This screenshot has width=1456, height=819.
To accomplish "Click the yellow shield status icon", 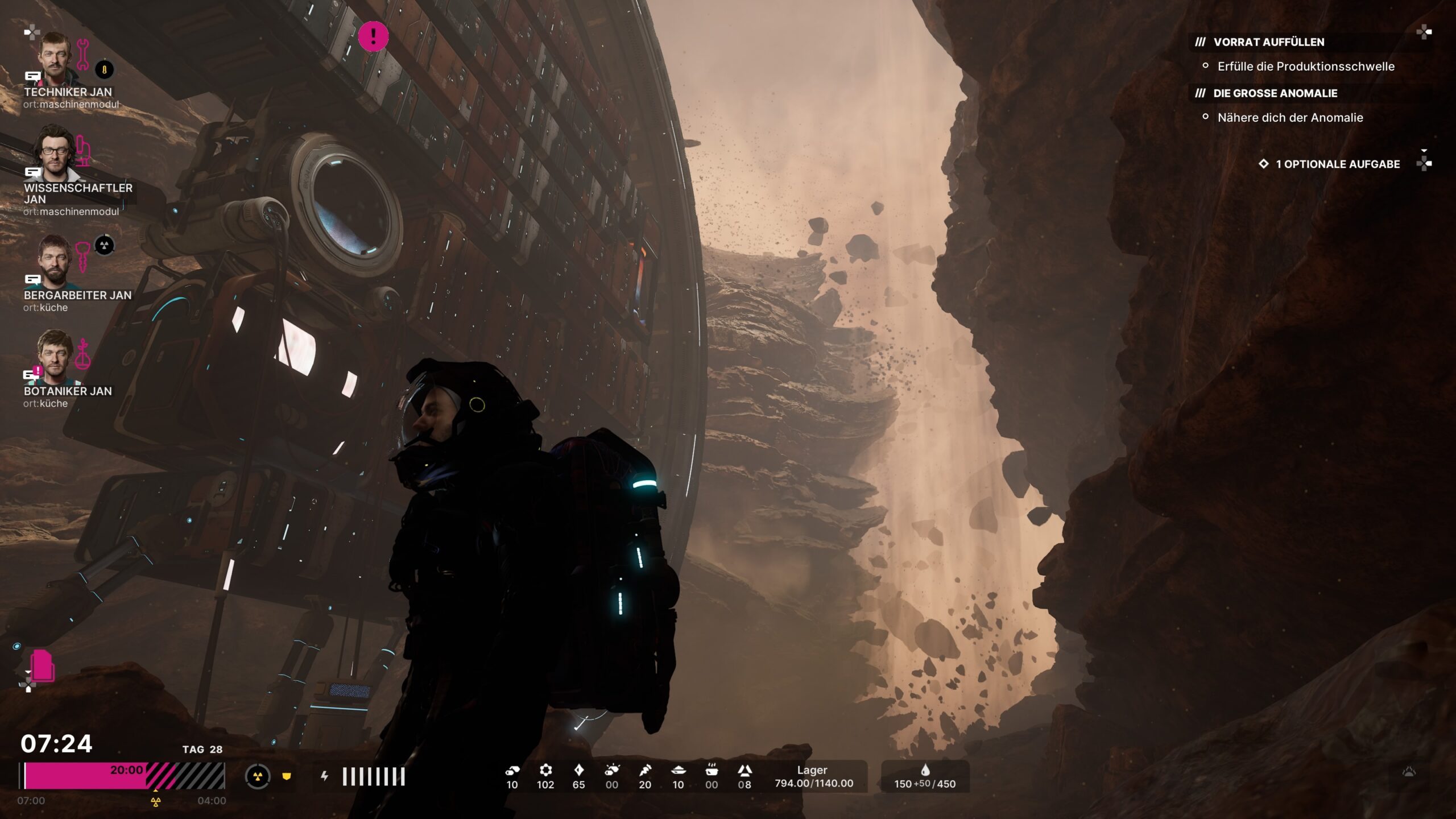I will [x=287, y=776].
